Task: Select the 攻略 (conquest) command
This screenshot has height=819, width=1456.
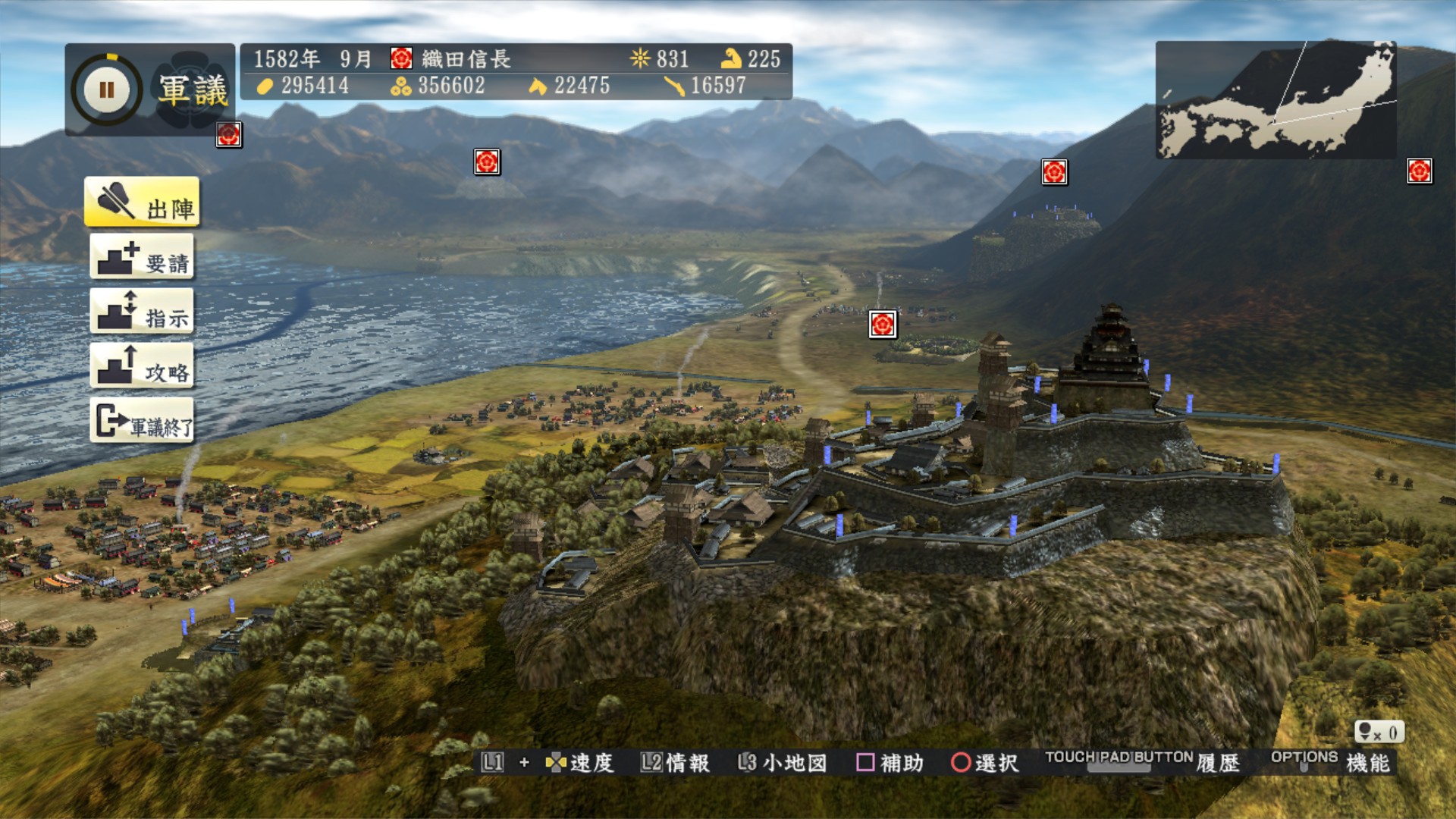Action: tap(142, 366)
